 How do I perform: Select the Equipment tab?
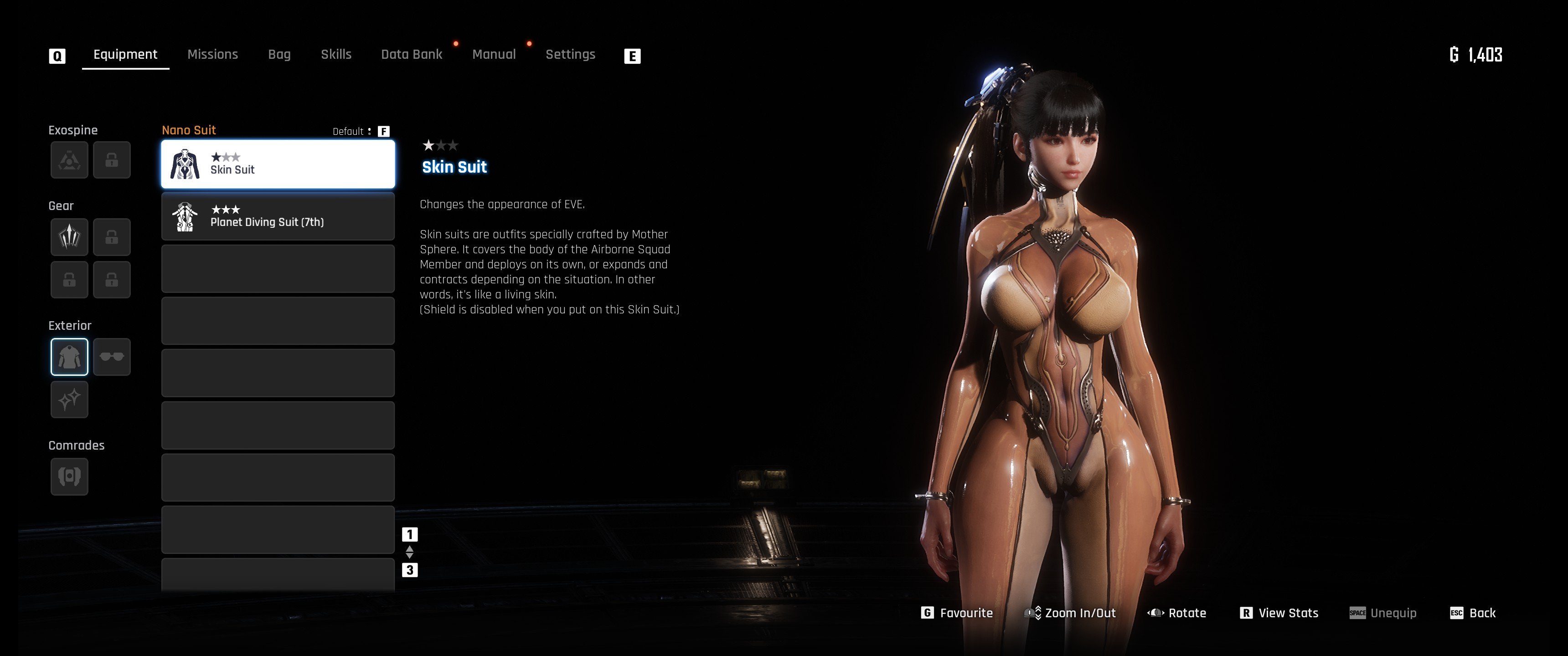pyautogui.click(x=125, y=55)
